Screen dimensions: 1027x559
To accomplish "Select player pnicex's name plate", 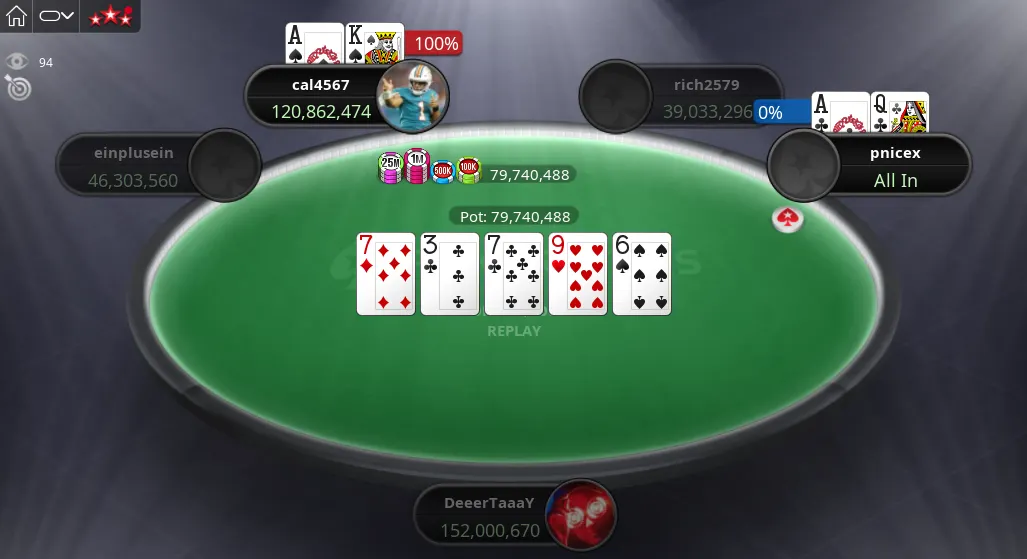I will point(895,167).
